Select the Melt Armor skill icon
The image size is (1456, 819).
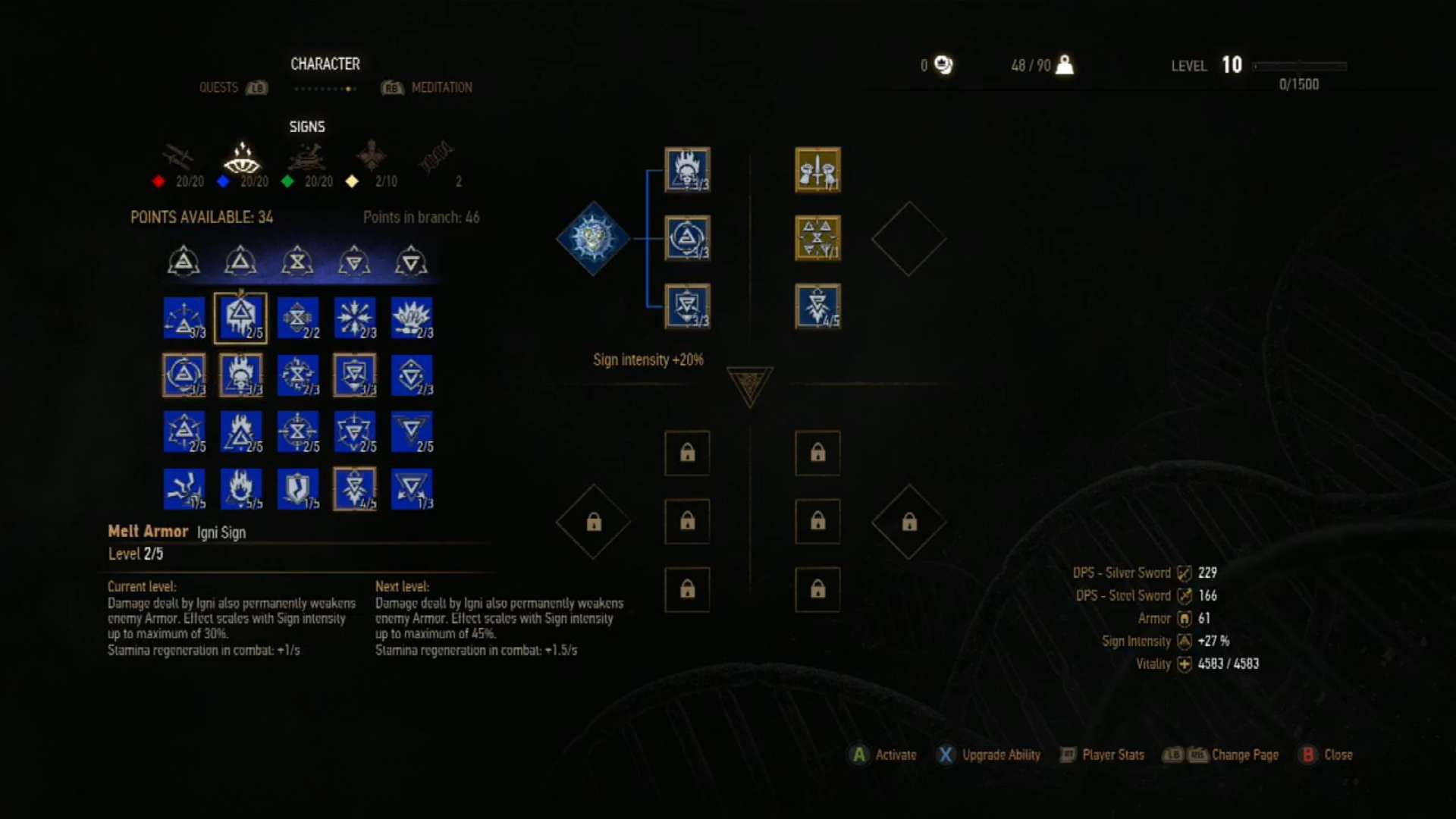[241, 317]
